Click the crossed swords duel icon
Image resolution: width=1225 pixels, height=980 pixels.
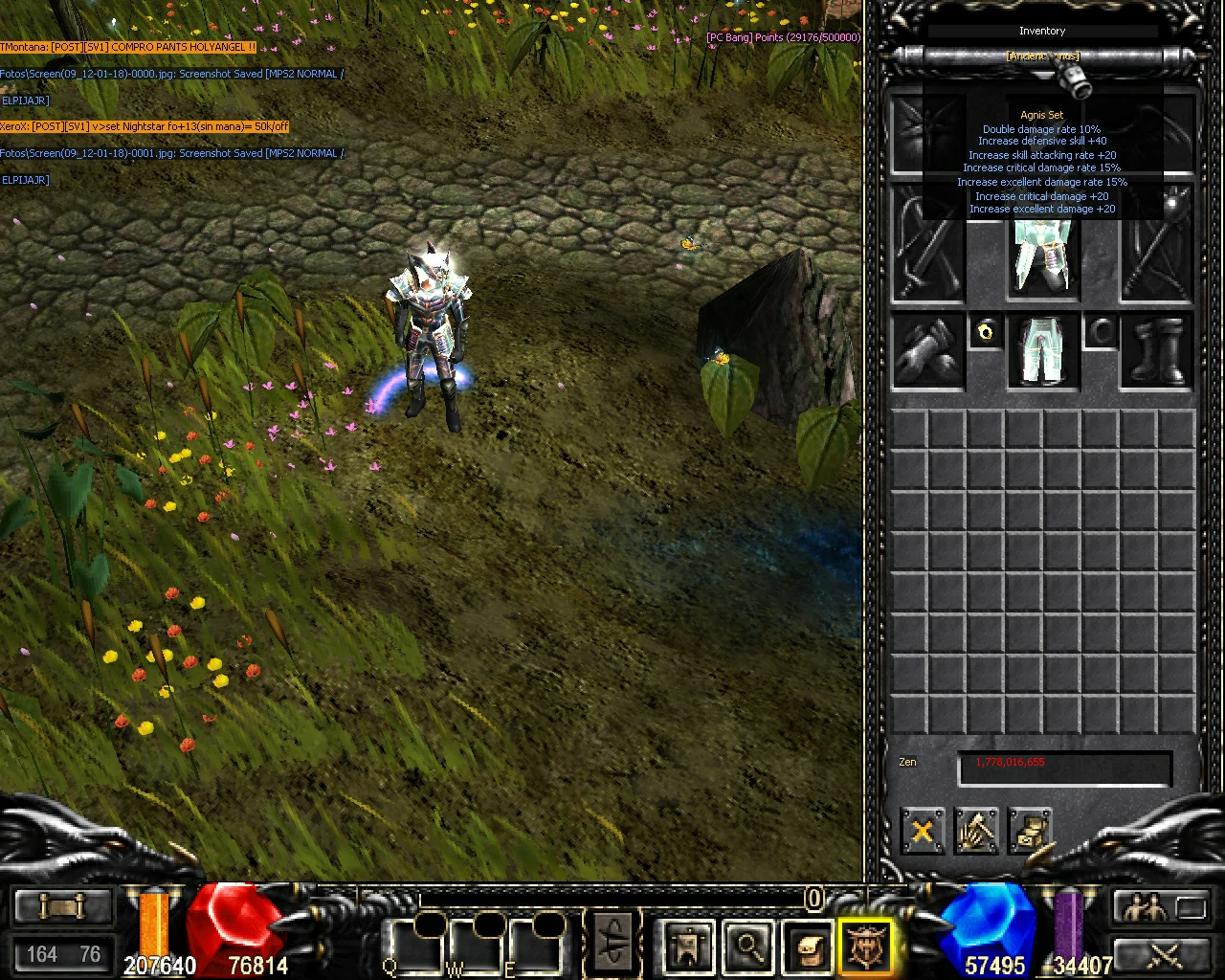[x=1161, y=955]
